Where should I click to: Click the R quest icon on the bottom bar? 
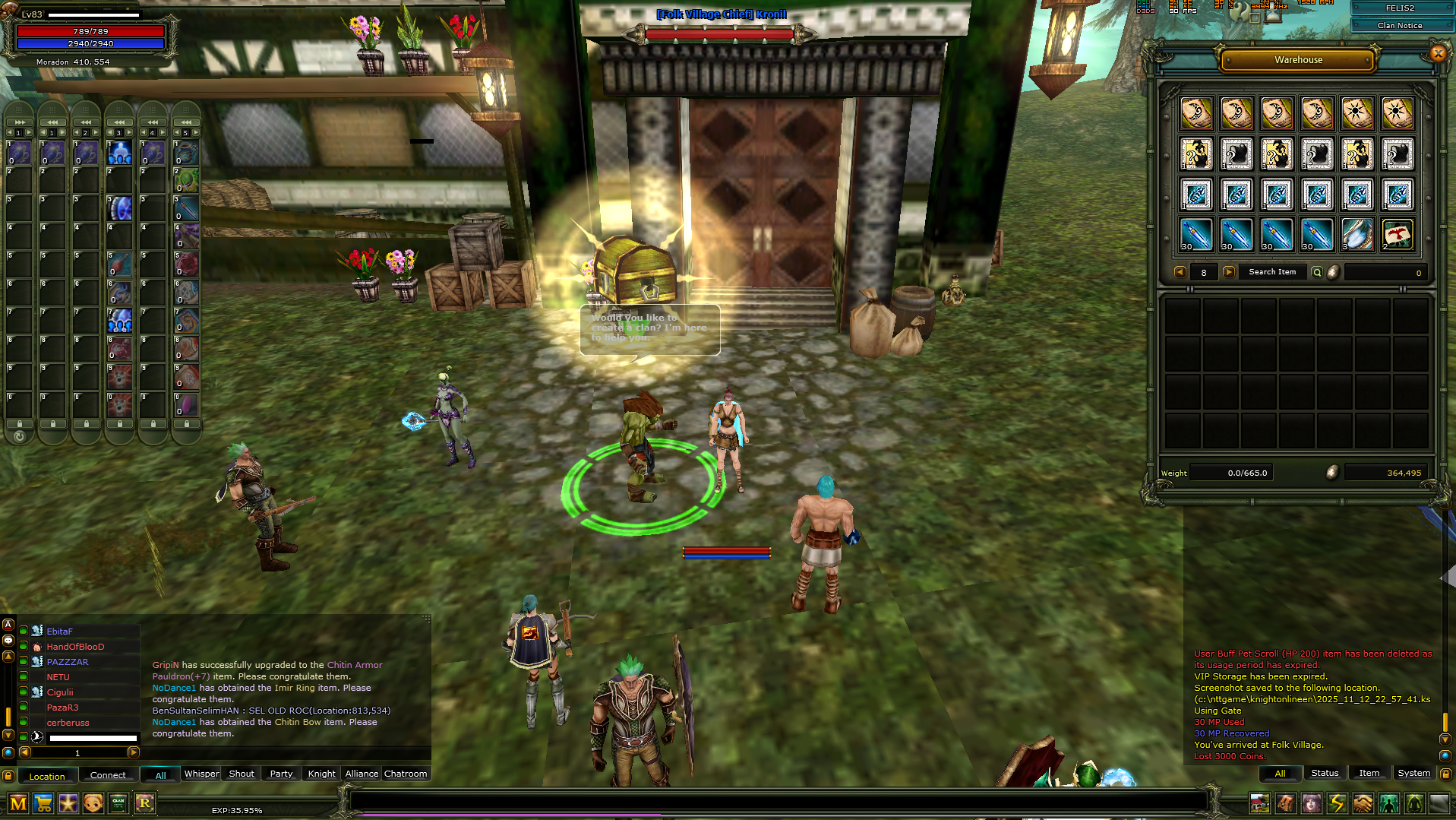point(144,803)
